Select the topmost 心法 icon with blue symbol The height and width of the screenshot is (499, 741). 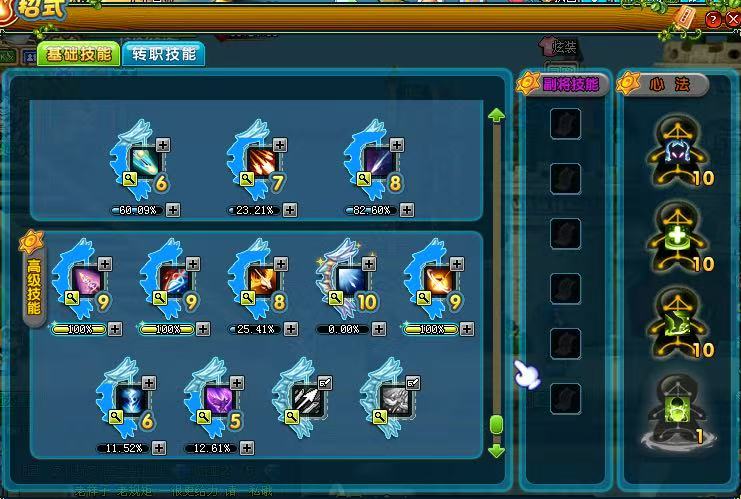tap(675, 150)
